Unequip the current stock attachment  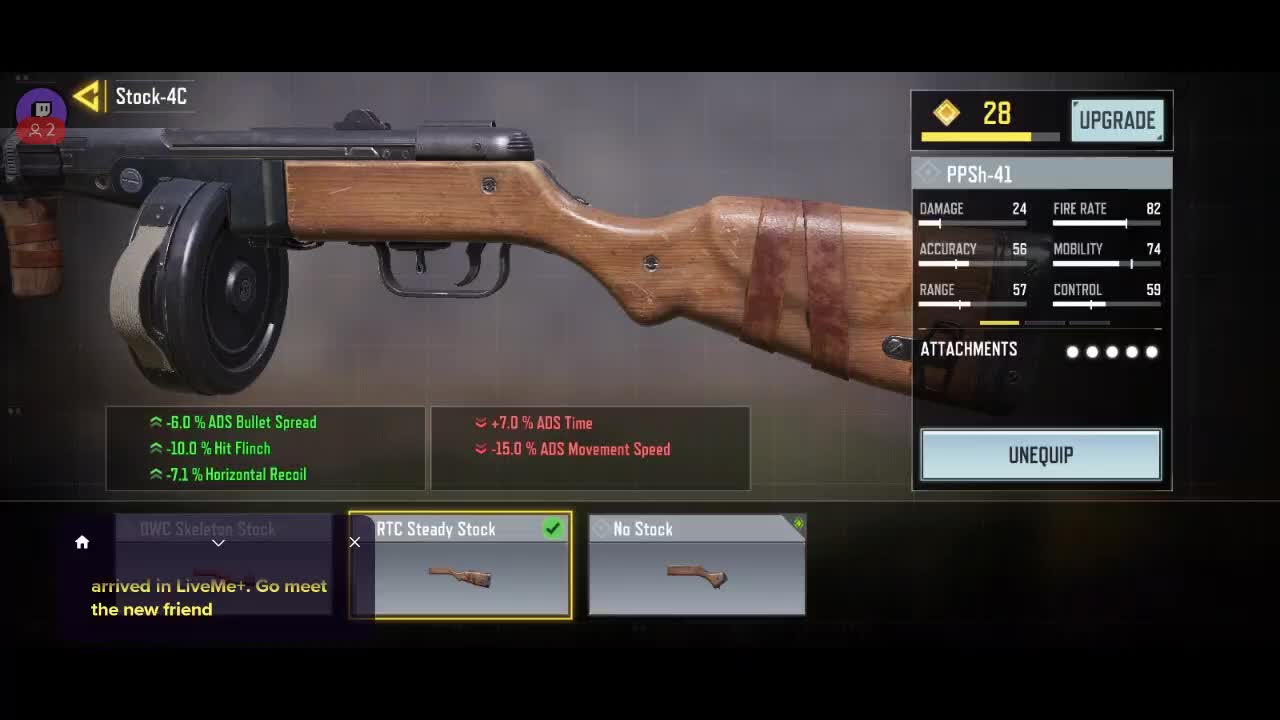[1040, 455]
